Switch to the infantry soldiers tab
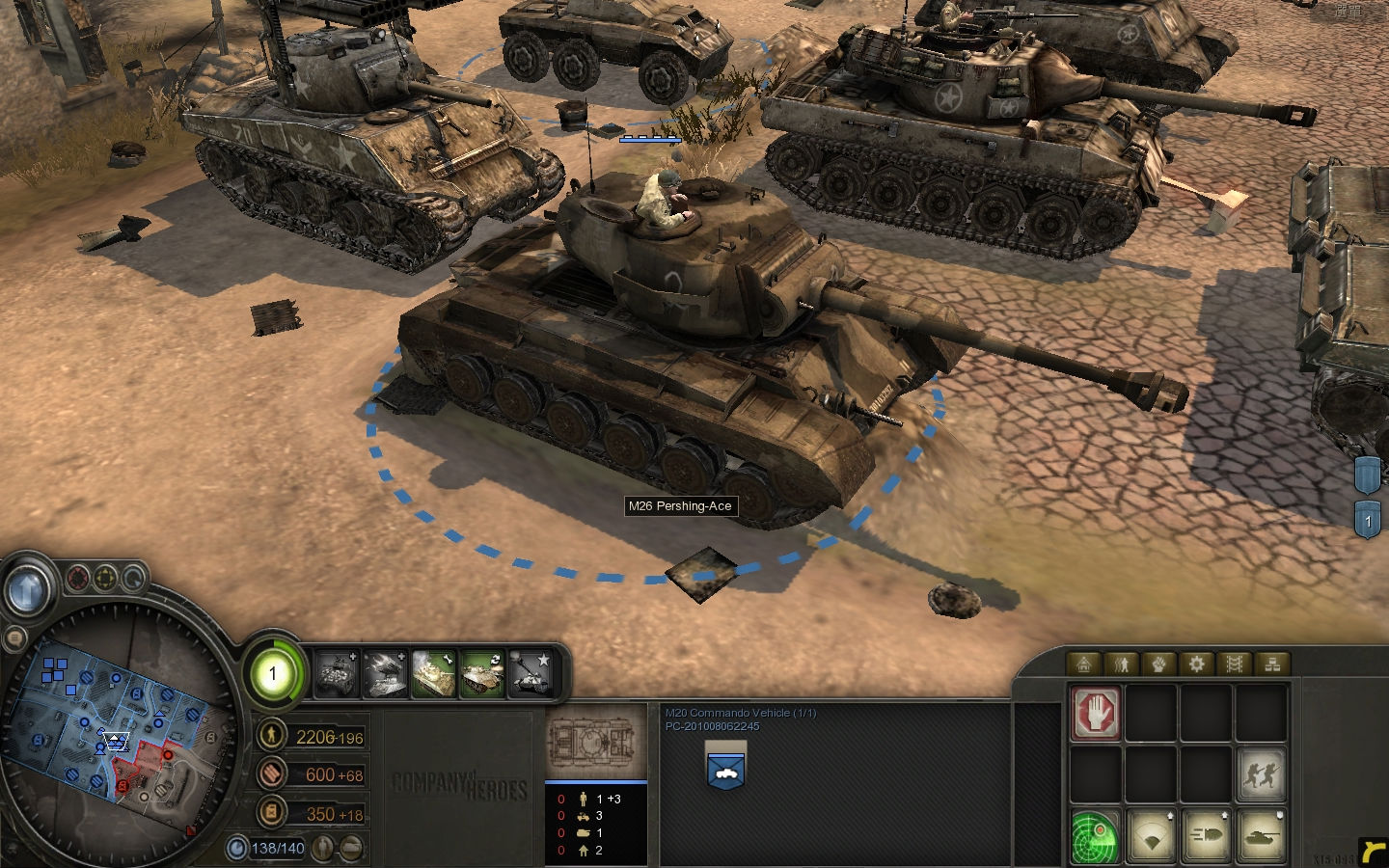The height and width of the screenshot is (868, 1389). coord(1122,664)
